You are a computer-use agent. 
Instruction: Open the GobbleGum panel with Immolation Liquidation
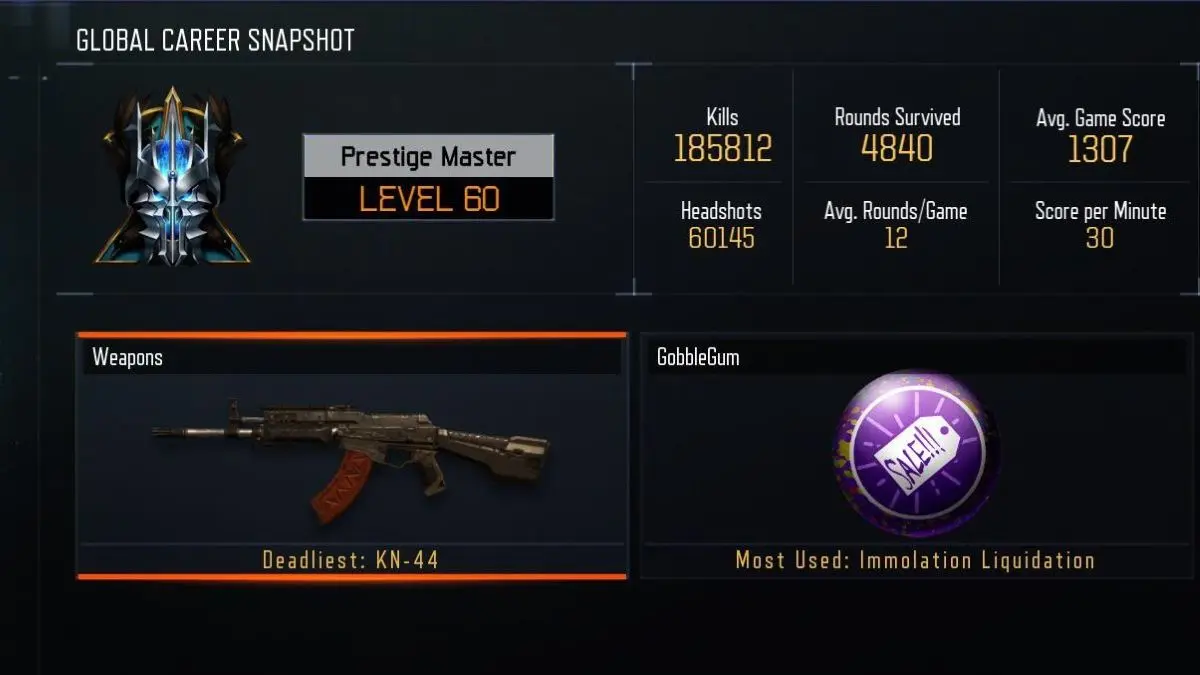pyautogui.click(x=916, y=456)
